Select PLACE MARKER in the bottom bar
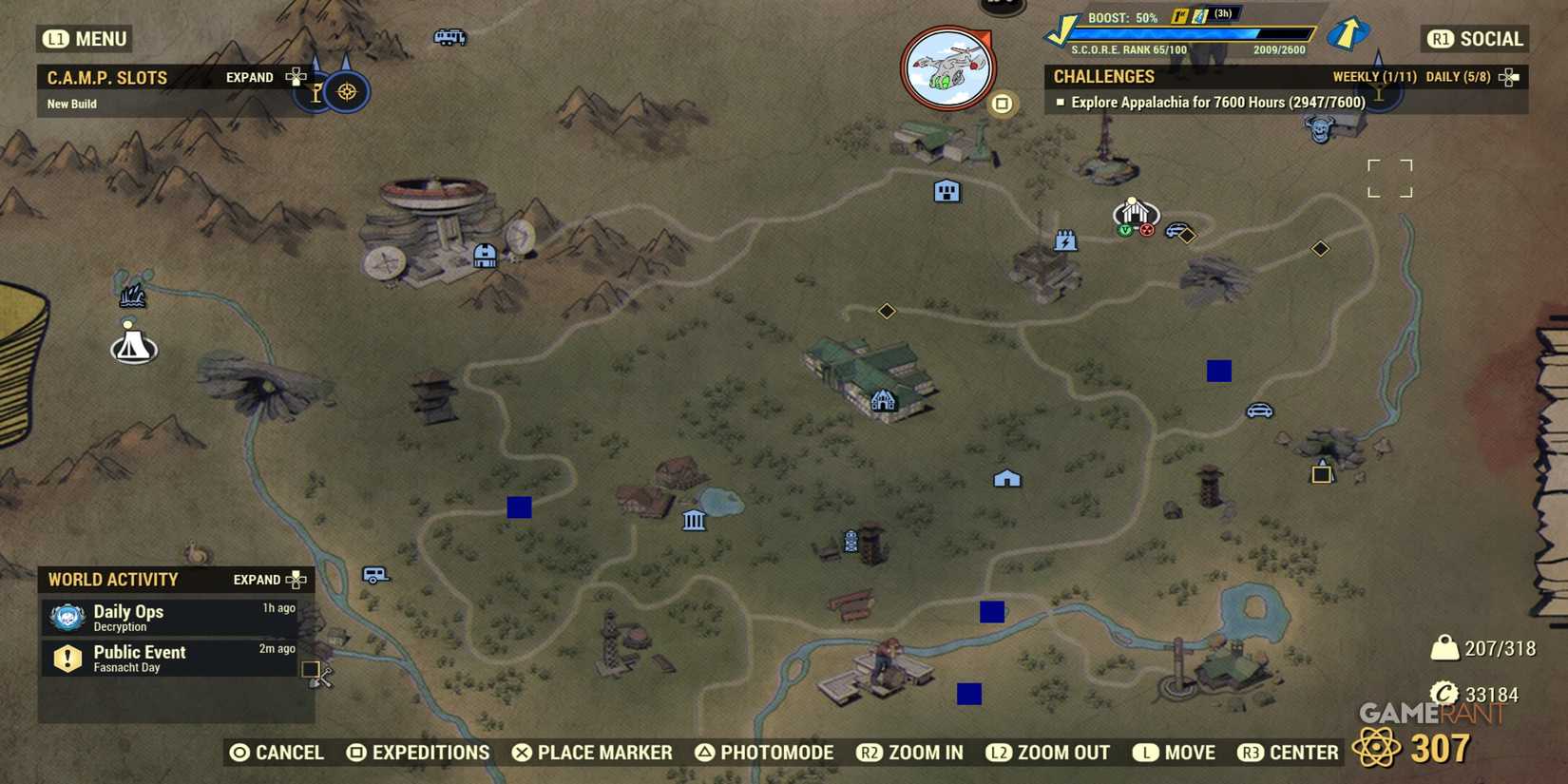The height and width of the screenshot is (784, 1568). (591, 752)
